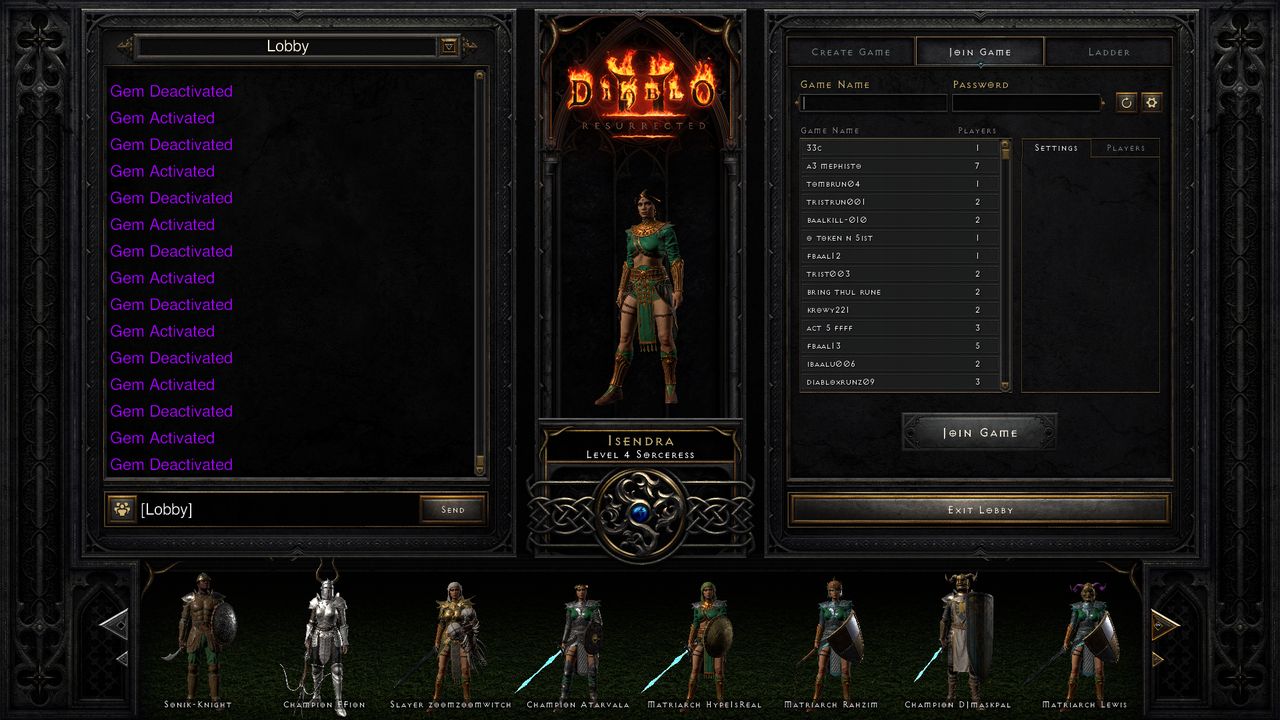The width and height of the screenshot is (1280, 720).
Task: Send the chat message
Action: point(453,509)
